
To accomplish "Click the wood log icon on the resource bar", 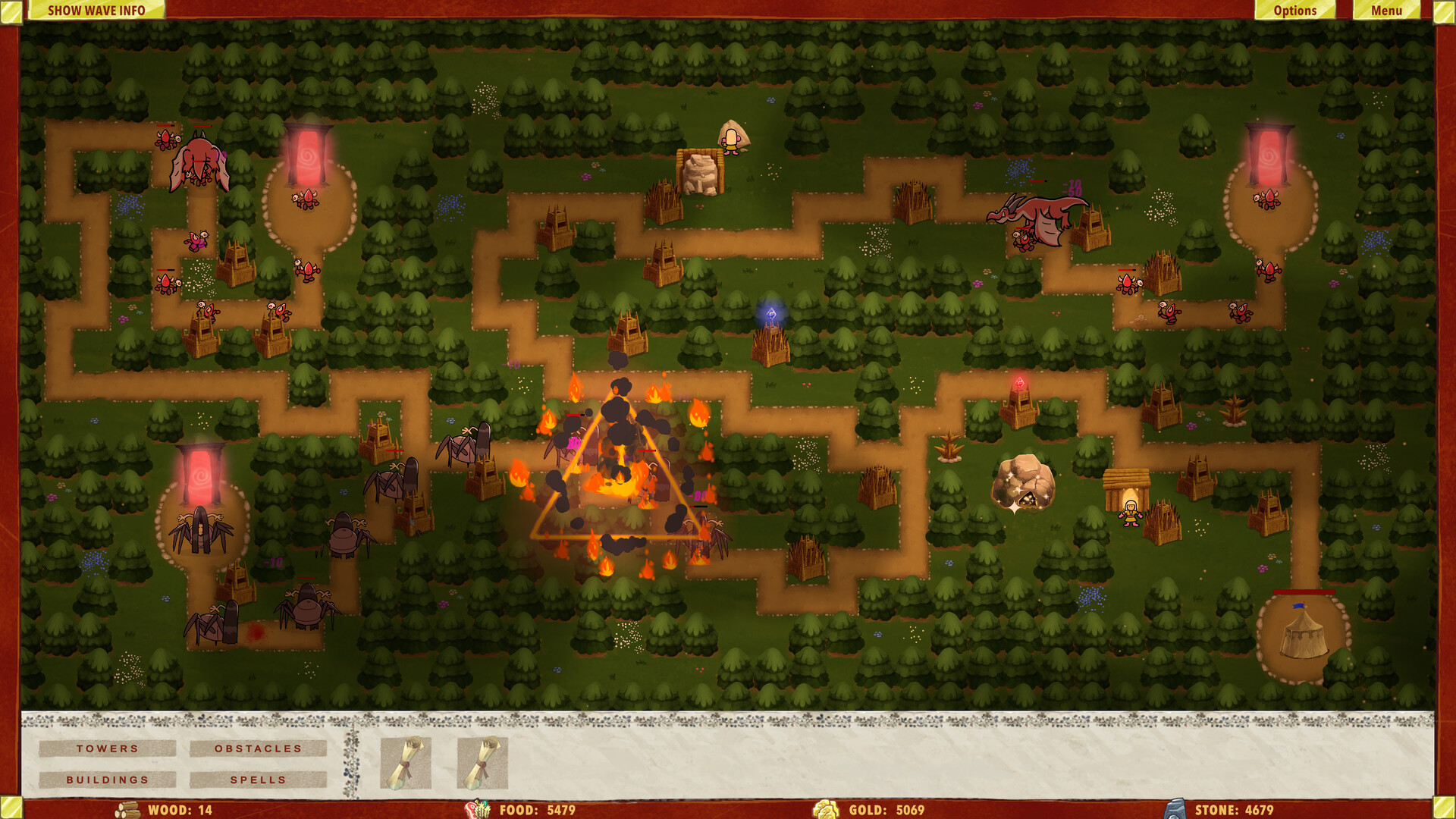I will [128, 810].
